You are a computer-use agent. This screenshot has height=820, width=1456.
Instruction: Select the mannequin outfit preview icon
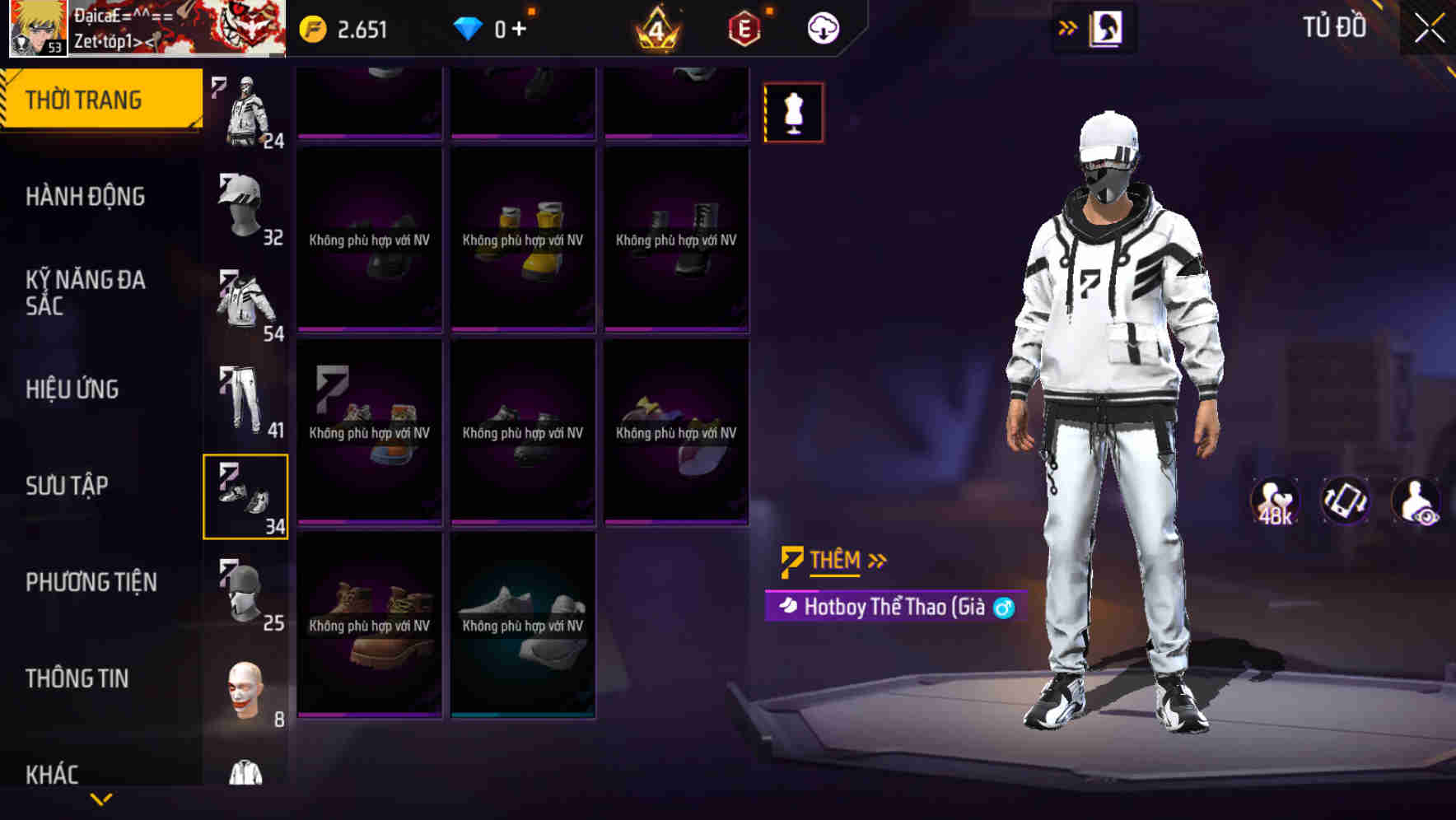click(x=793, y=112)
